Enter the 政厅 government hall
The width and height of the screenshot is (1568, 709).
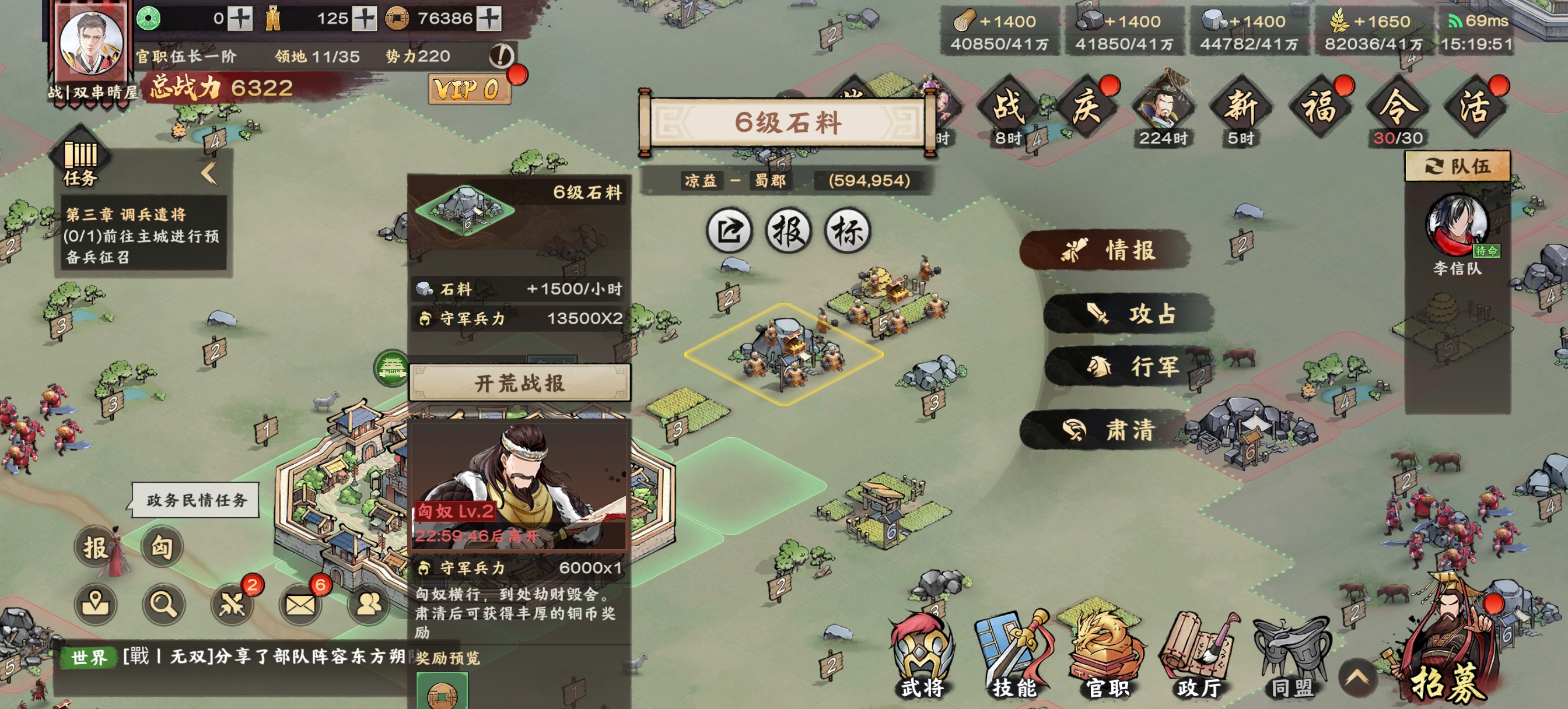tap(1199, 657)
